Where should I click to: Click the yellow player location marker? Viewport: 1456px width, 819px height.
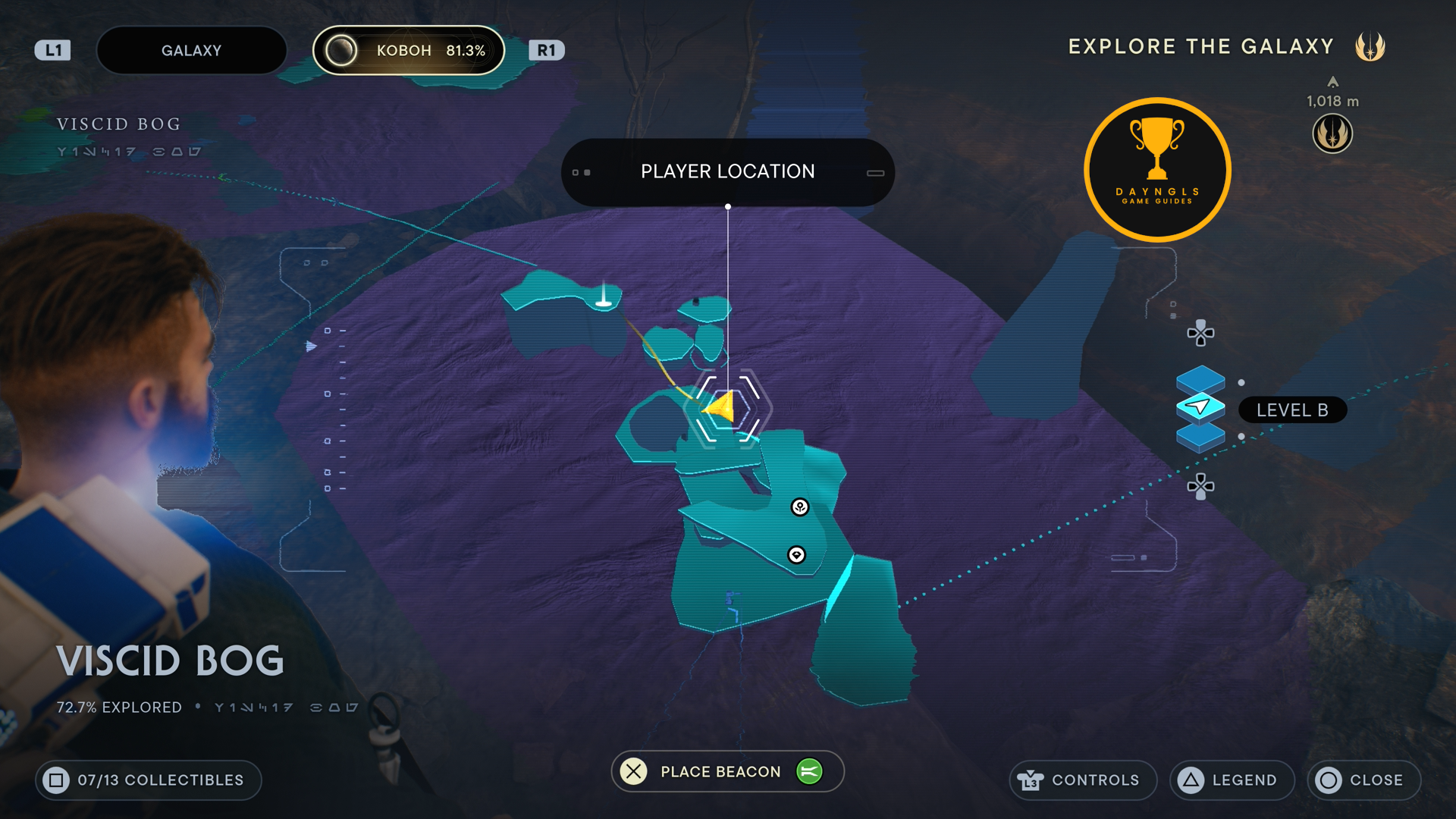[x=720, y=408]
